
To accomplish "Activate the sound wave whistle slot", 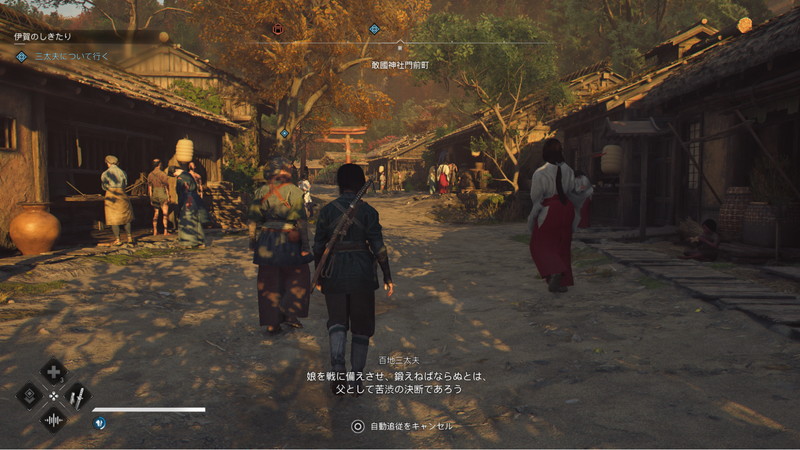I will [x=54, y=419].
